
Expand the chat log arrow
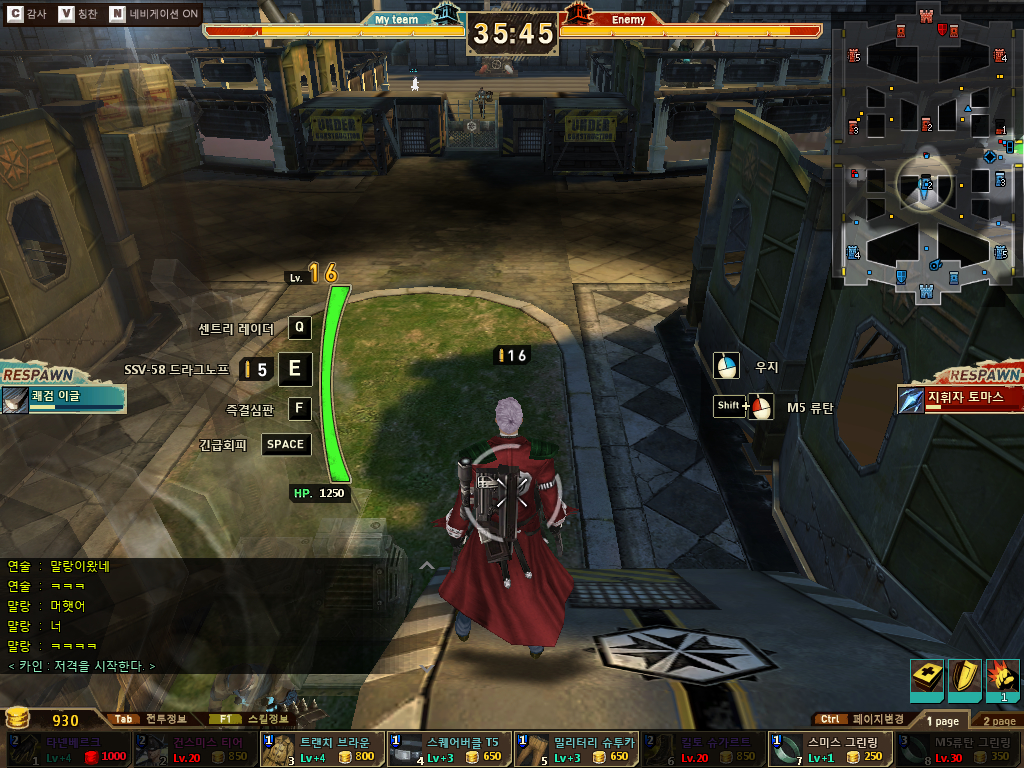click(x=426, y=565)
